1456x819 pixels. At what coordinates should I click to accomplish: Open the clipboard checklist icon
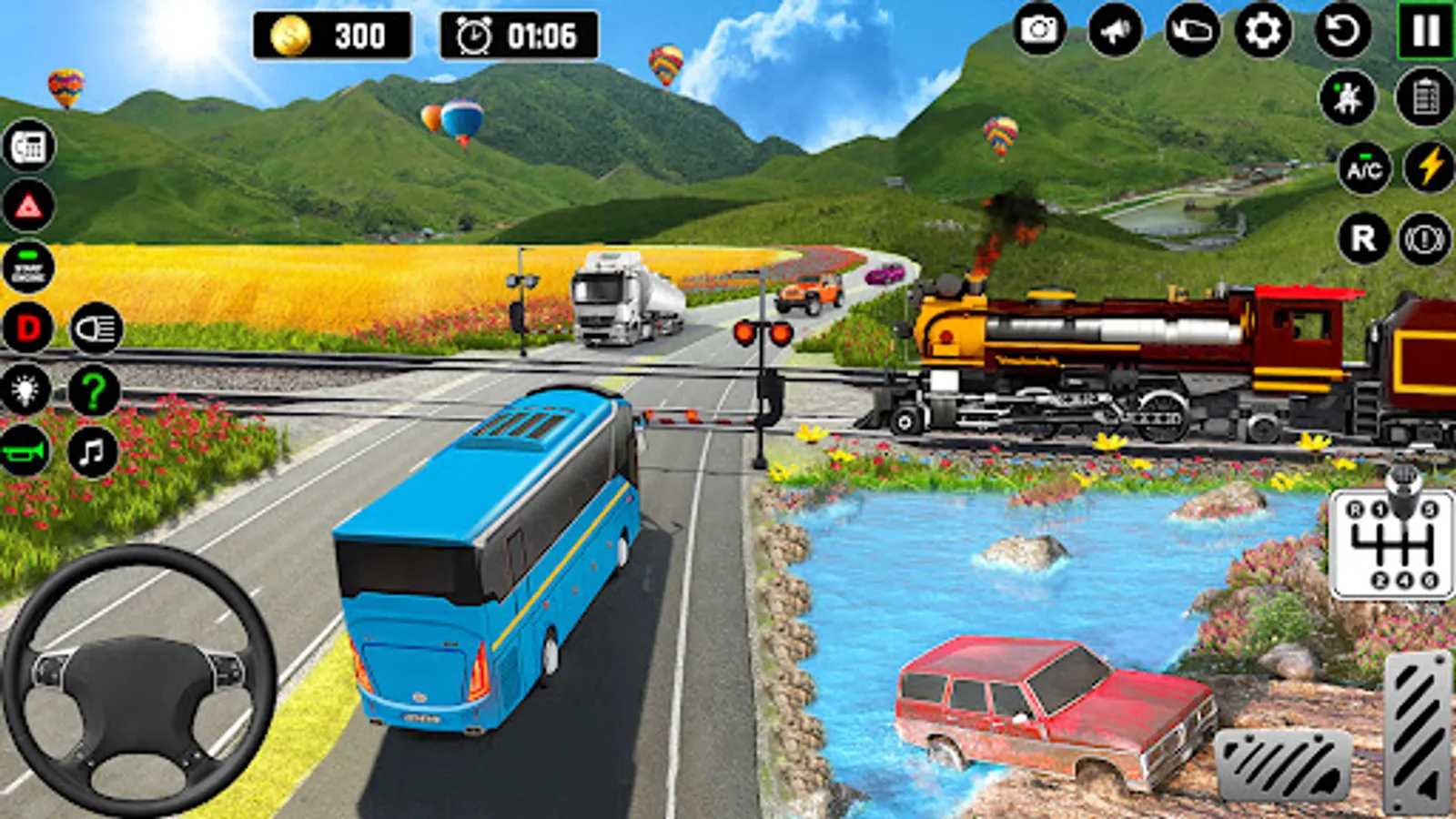(1425, 96)
